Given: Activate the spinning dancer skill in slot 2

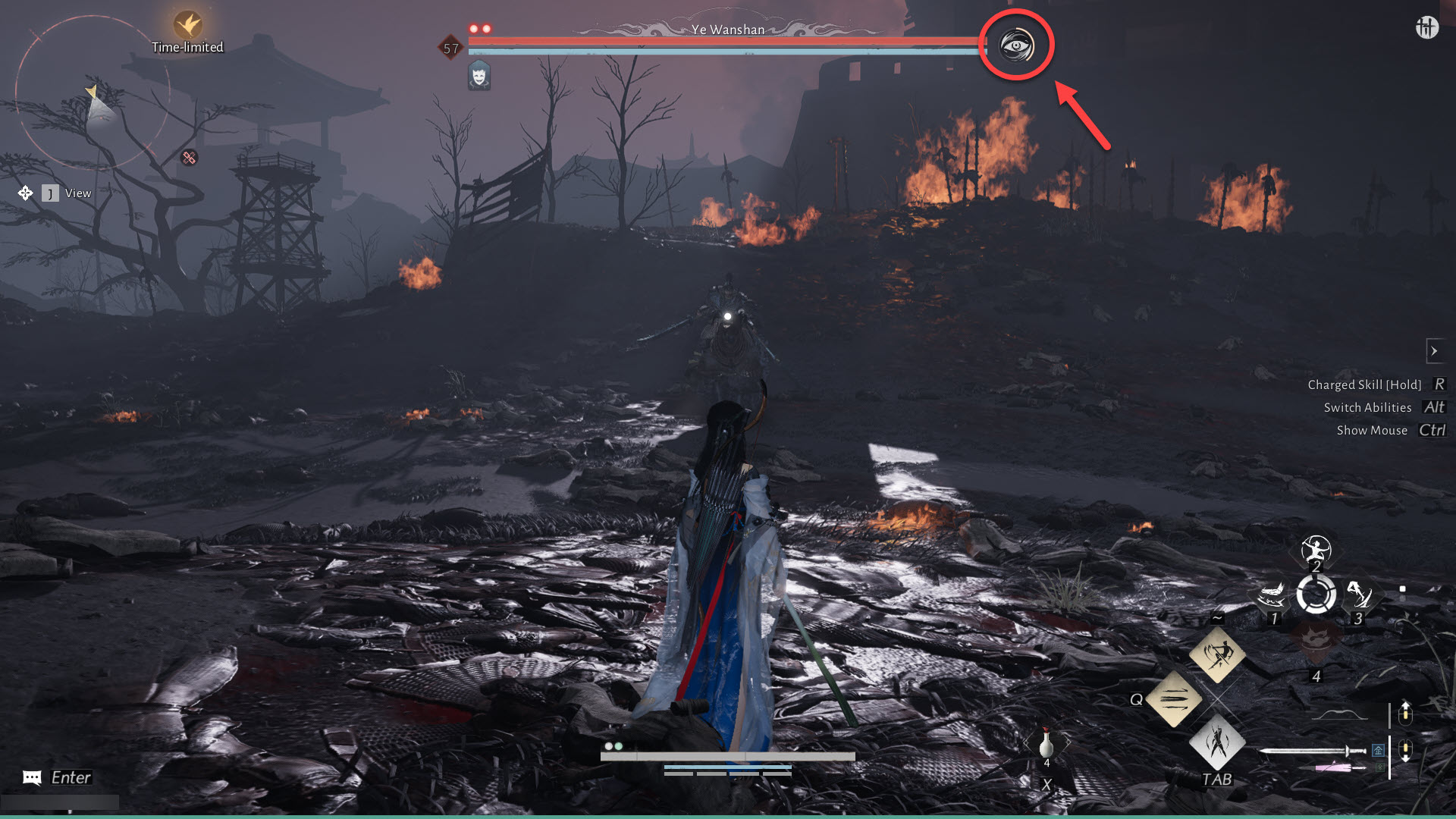Looking at the screenshot, I should (1316, 549).
